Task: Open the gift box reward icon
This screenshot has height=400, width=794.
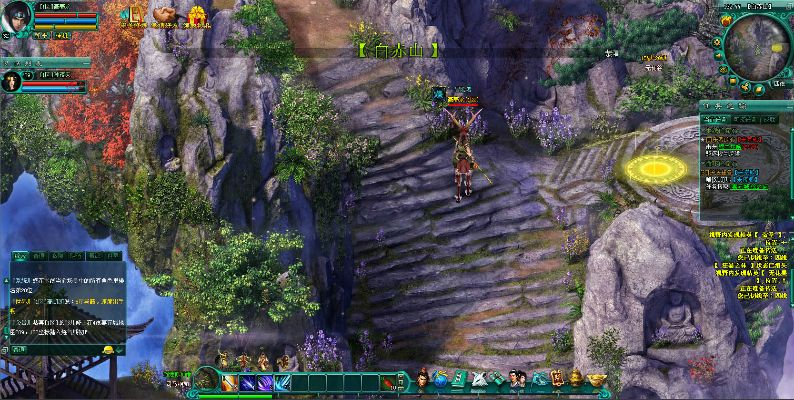Action: coord(198,14)
